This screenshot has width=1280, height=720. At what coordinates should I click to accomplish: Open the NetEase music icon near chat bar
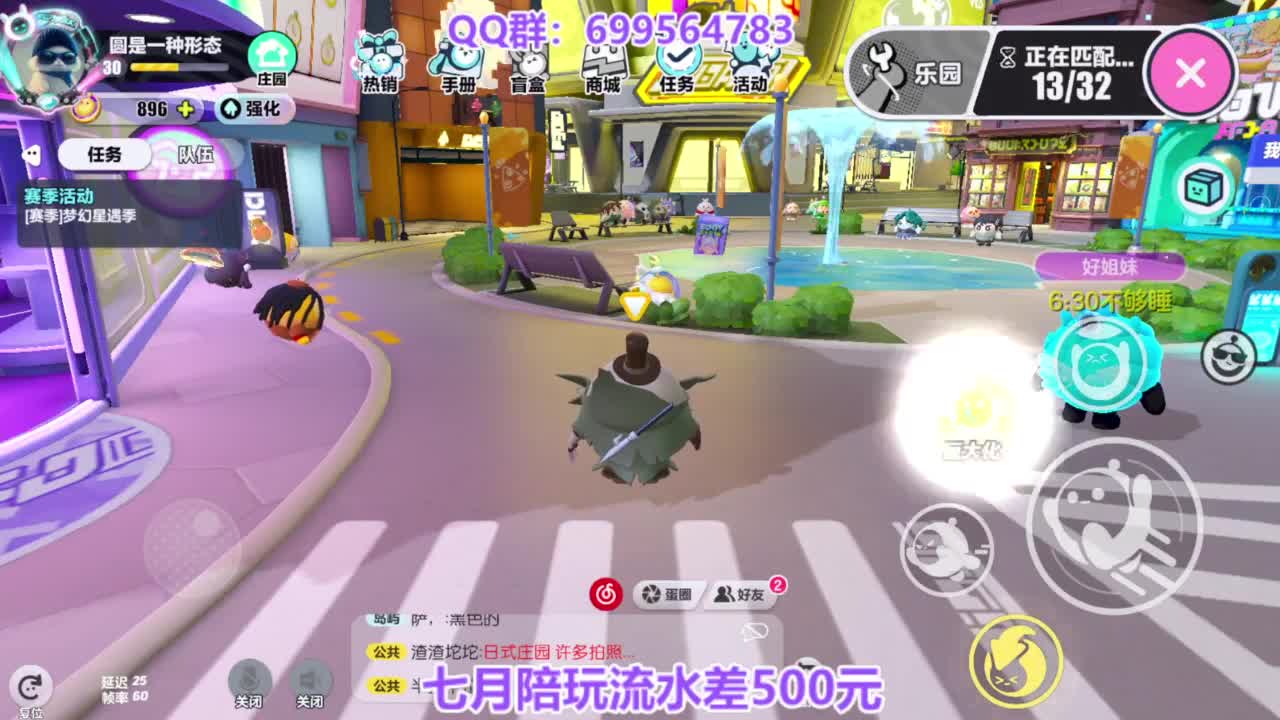tap(605, 591)
